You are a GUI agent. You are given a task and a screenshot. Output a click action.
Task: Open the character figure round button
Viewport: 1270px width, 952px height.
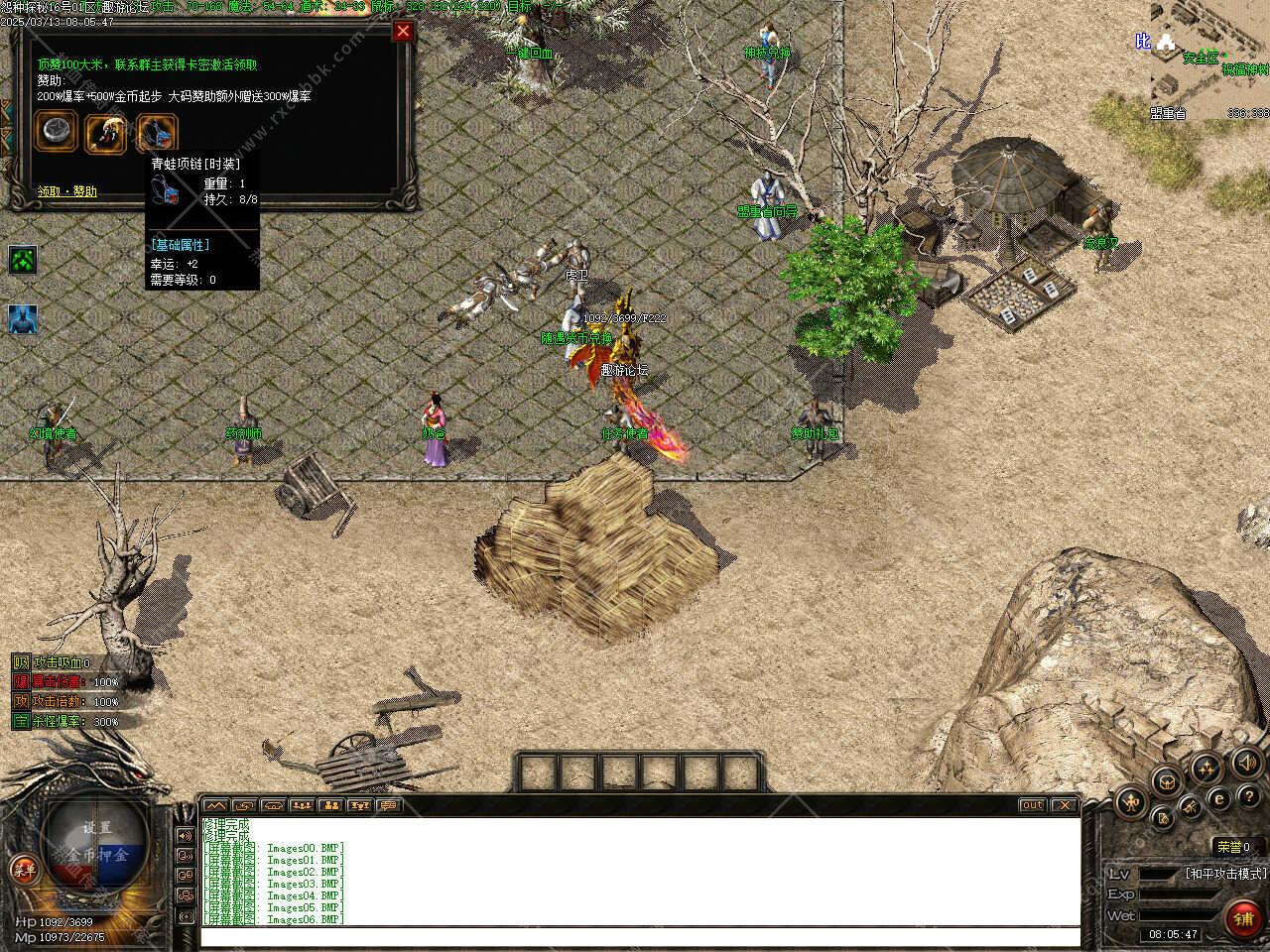(x=1130, y=801)
